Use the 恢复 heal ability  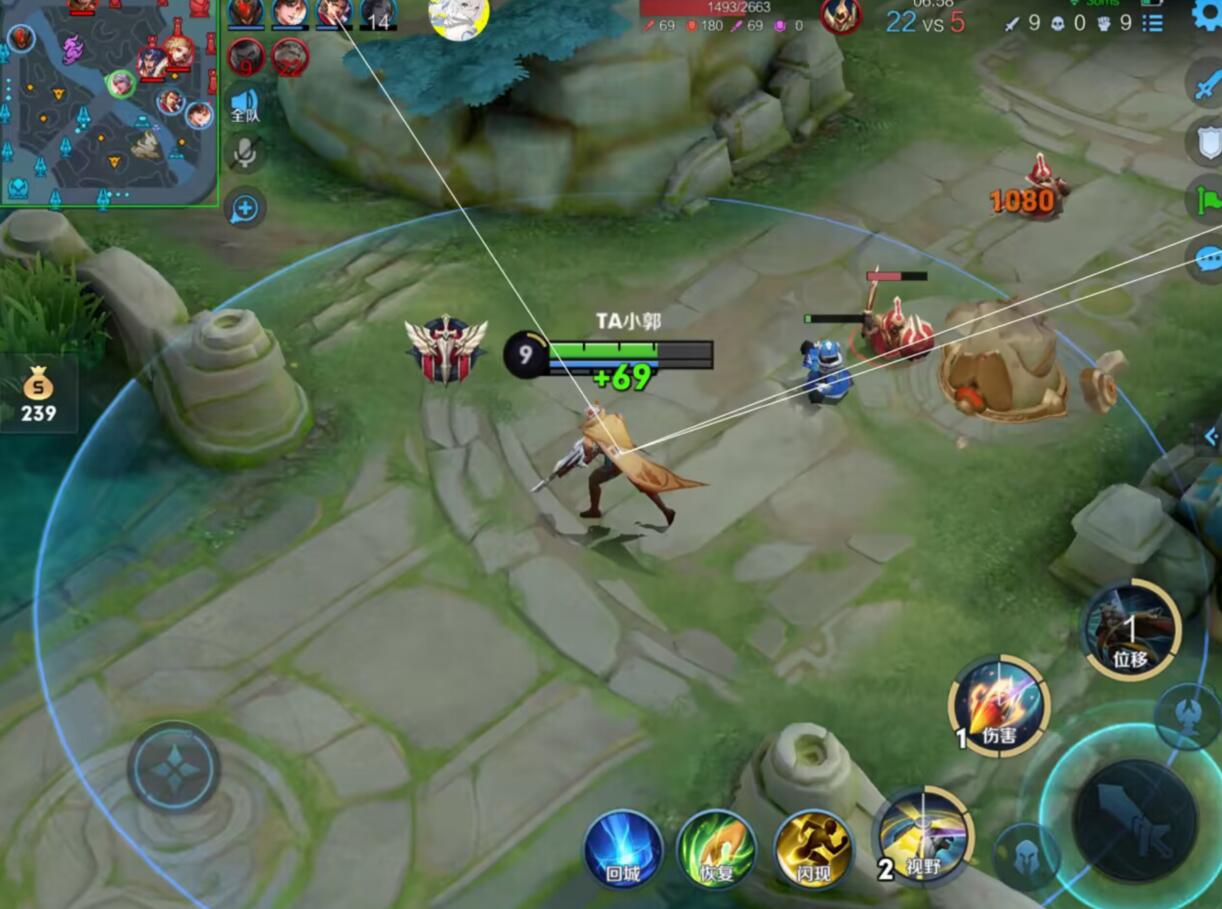pyautogui.click(x=716, y=849)
